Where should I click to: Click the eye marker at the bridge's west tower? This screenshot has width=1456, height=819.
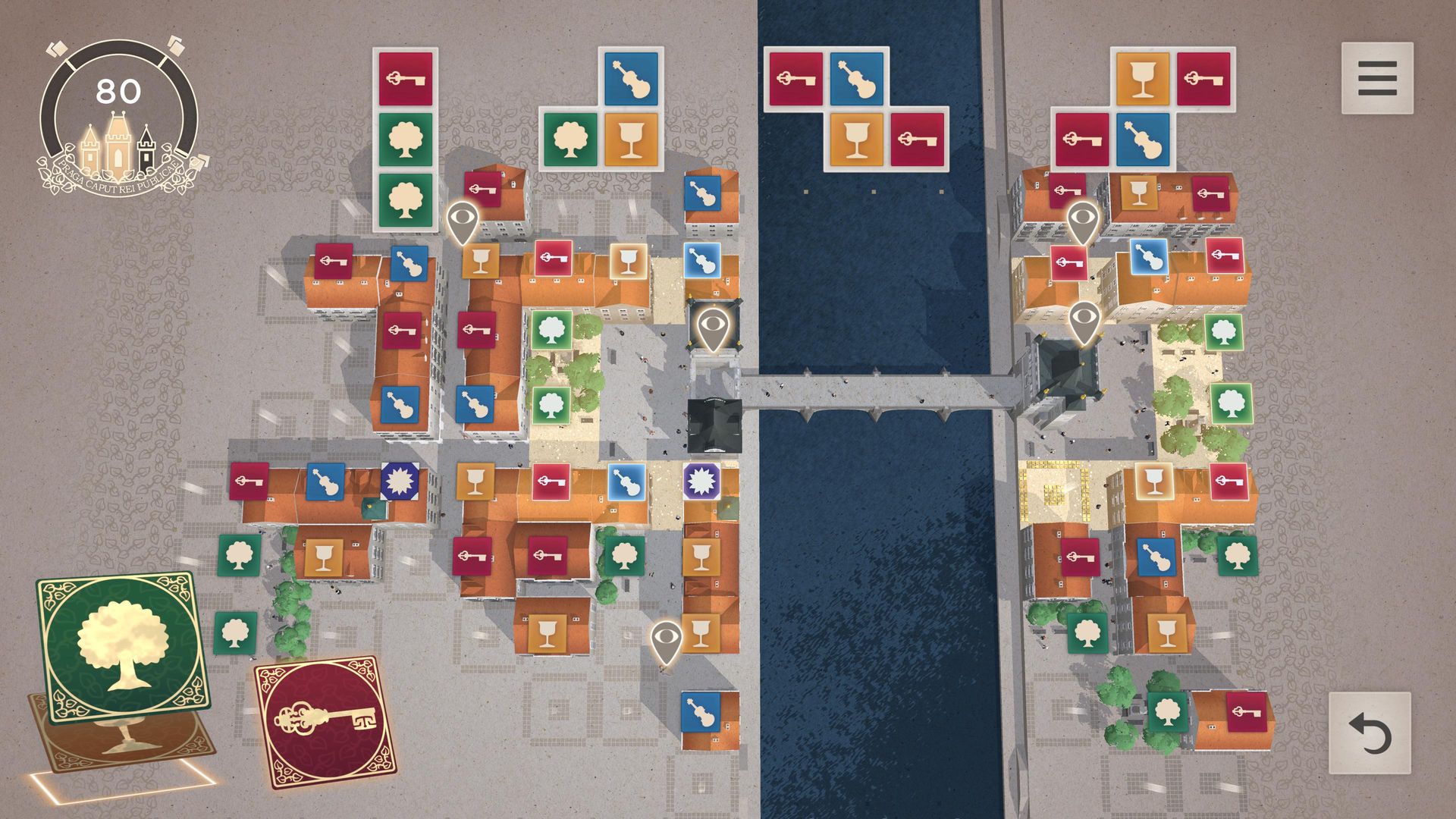711,328
